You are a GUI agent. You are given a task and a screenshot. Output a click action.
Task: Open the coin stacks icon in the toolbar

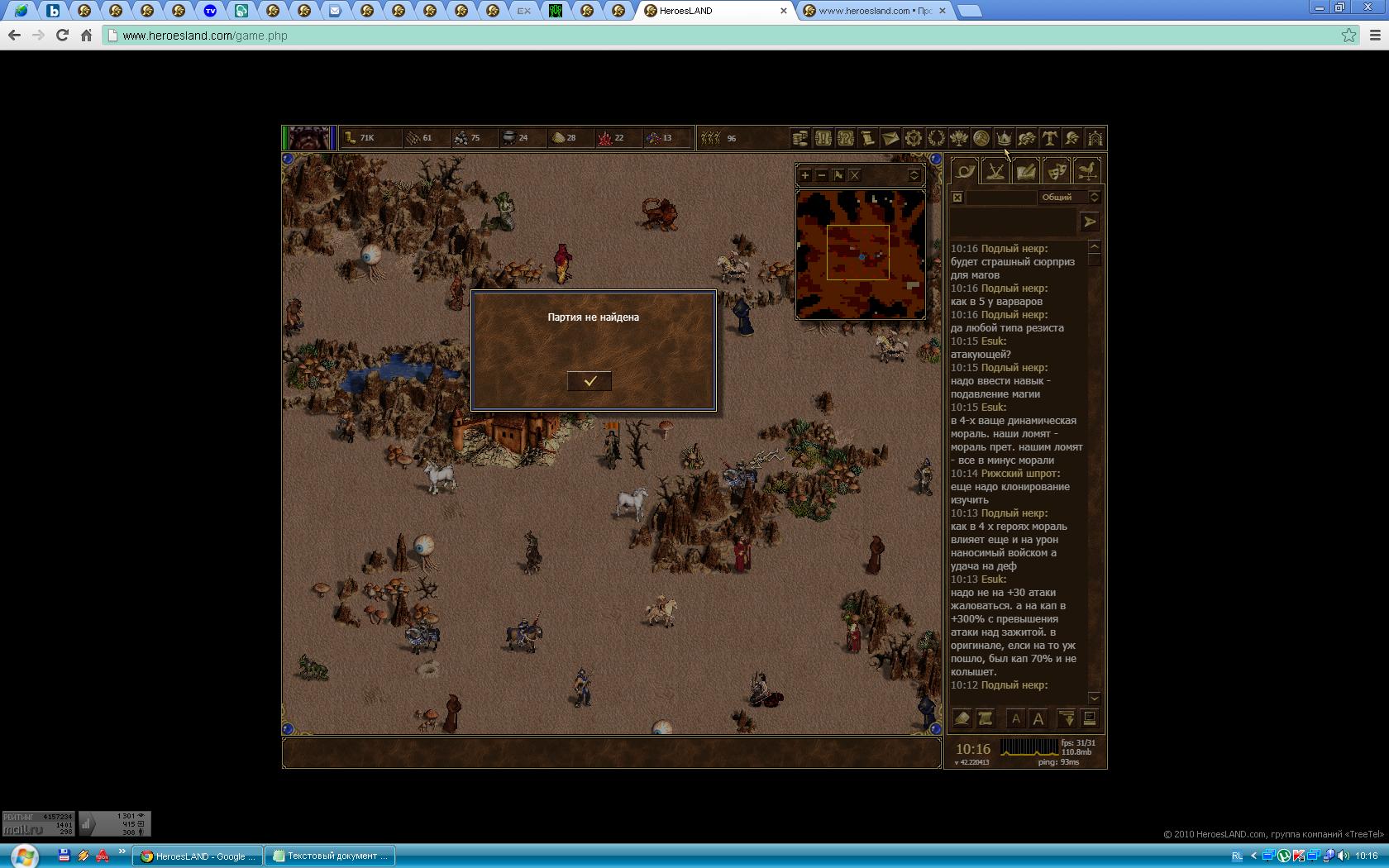(800, 138)
